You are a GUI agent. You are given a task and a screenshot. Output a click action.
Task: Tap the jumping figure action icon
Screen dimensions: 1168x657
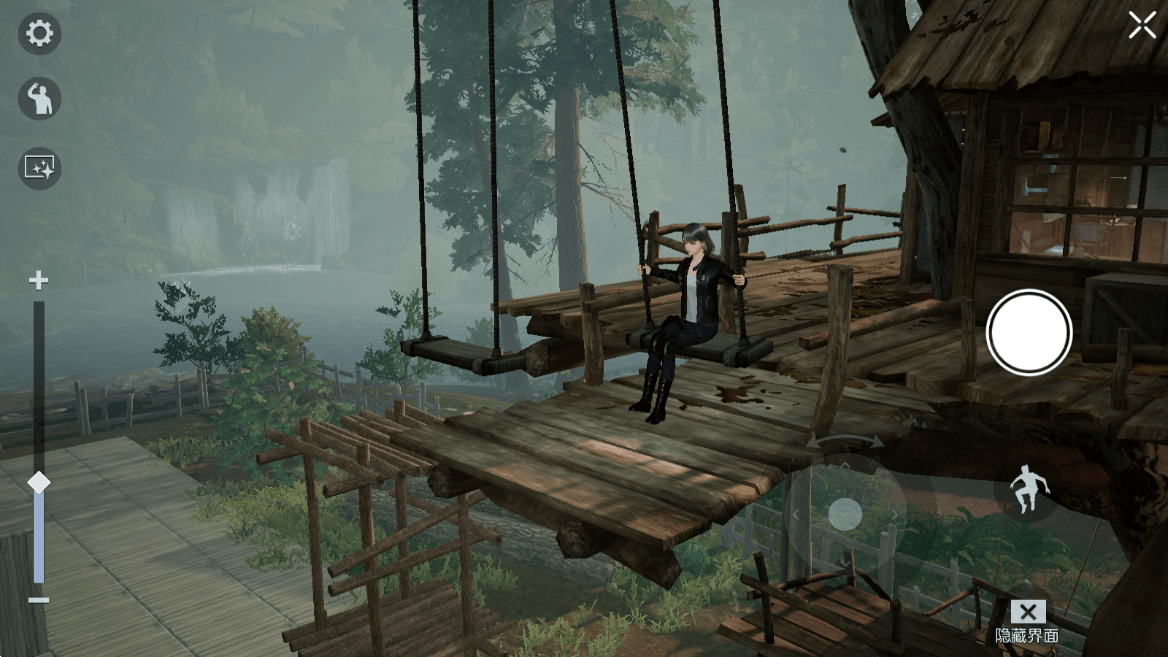click(1024, 491)
